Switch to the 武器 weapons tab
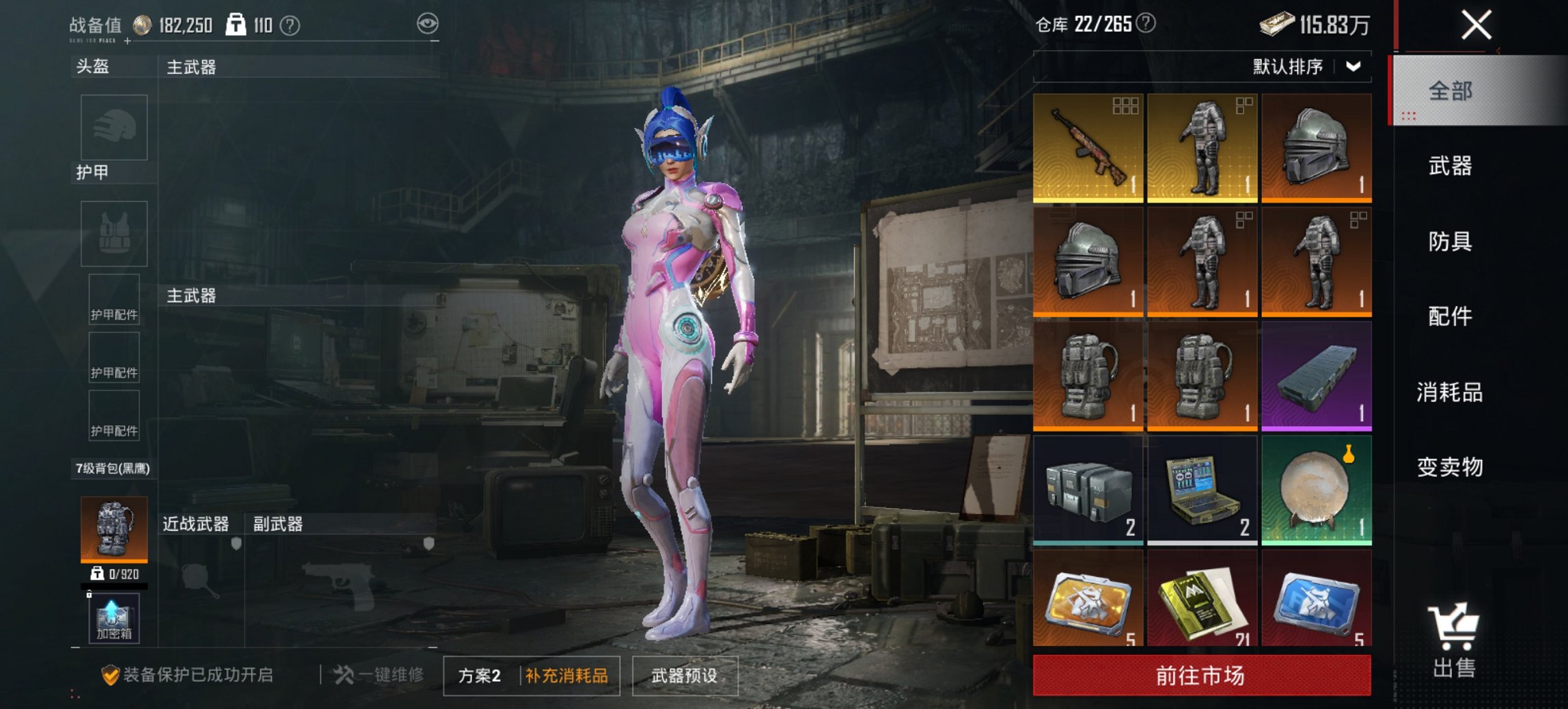This screenshot has height=709, width=1568. click(x=1450, y=165)
